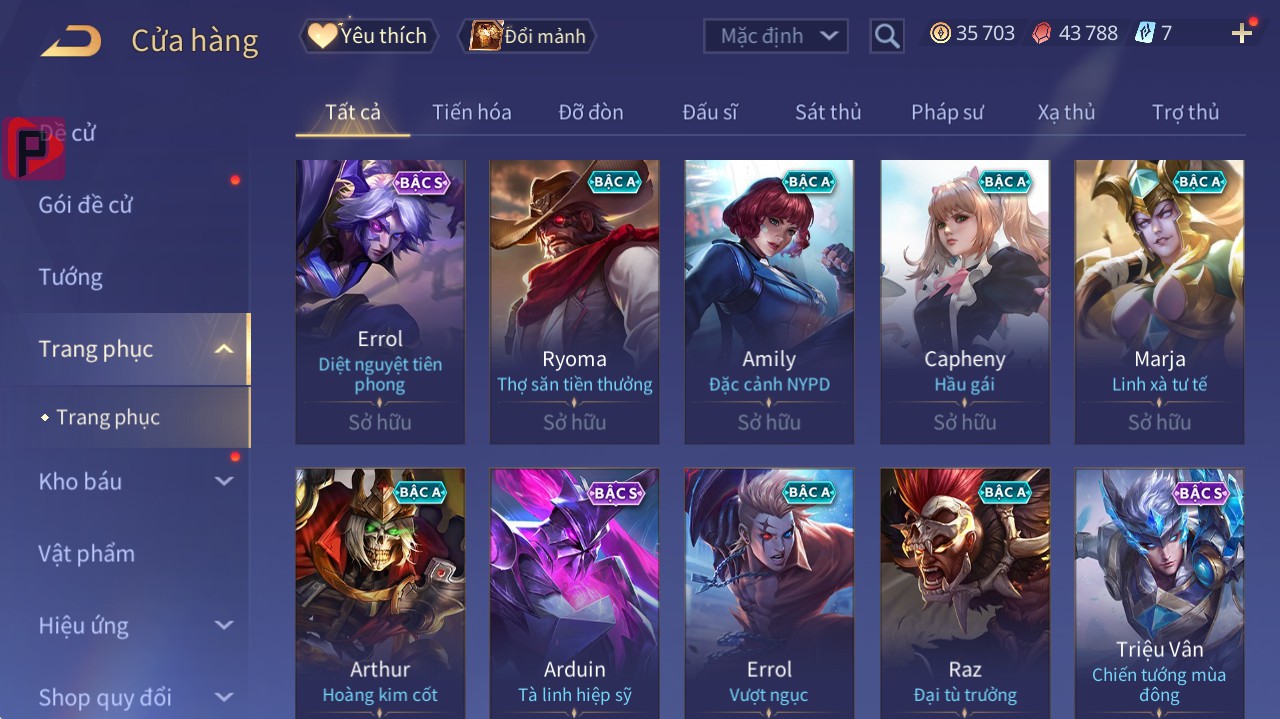Image resolution: width=1280 pixels, height=719 pixels.
Task: Select the Đỡ đòn tank tab
Action: click(x=591, y=112)
